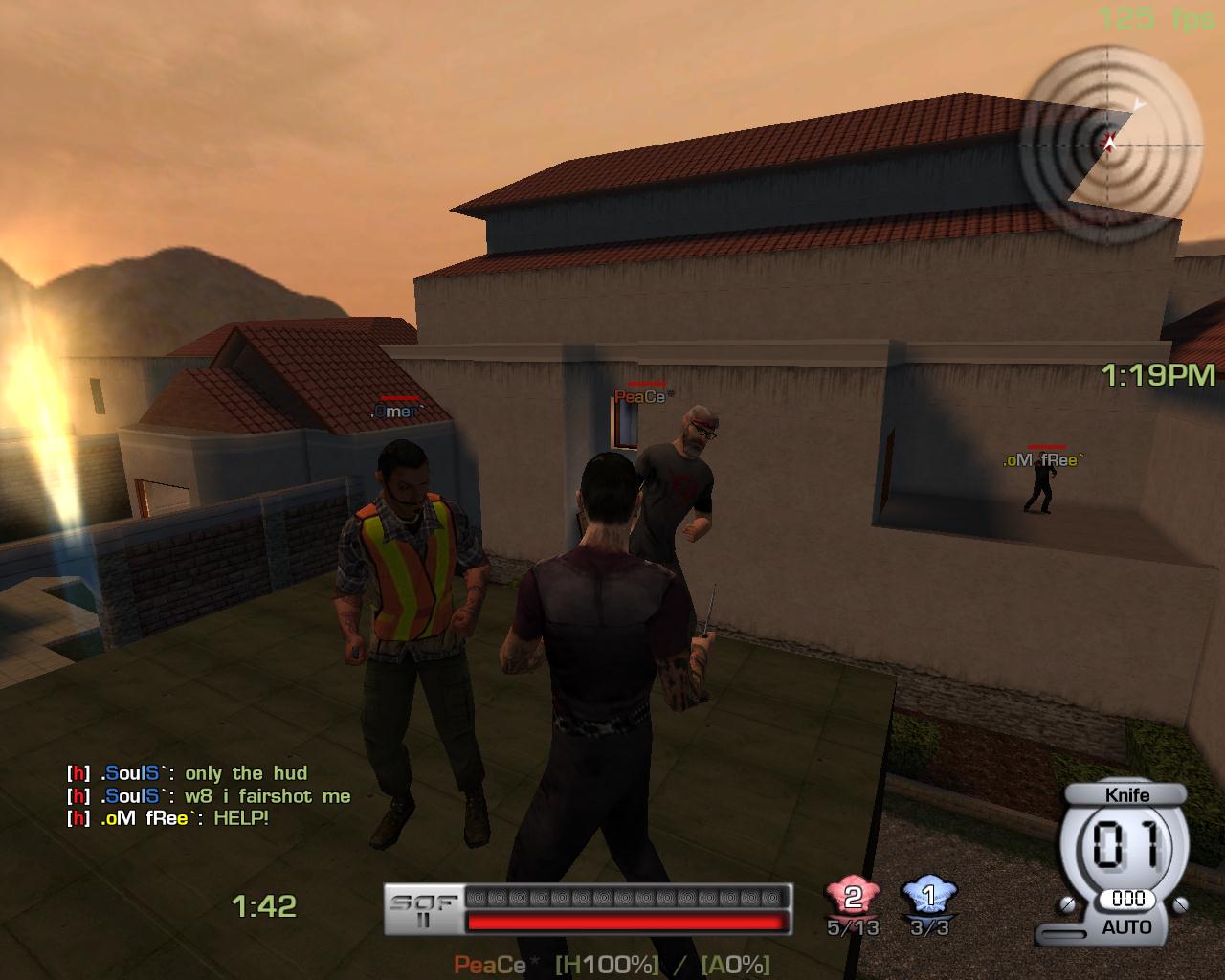Select the ".oM fRee: HELP!" chat message

pos(168,818)
